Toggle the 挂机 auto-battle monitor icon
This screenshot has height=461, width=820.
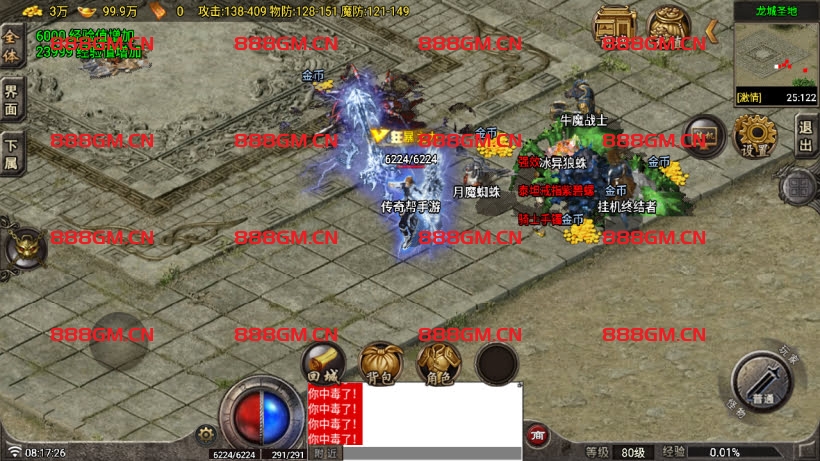(x=704, y=136)
